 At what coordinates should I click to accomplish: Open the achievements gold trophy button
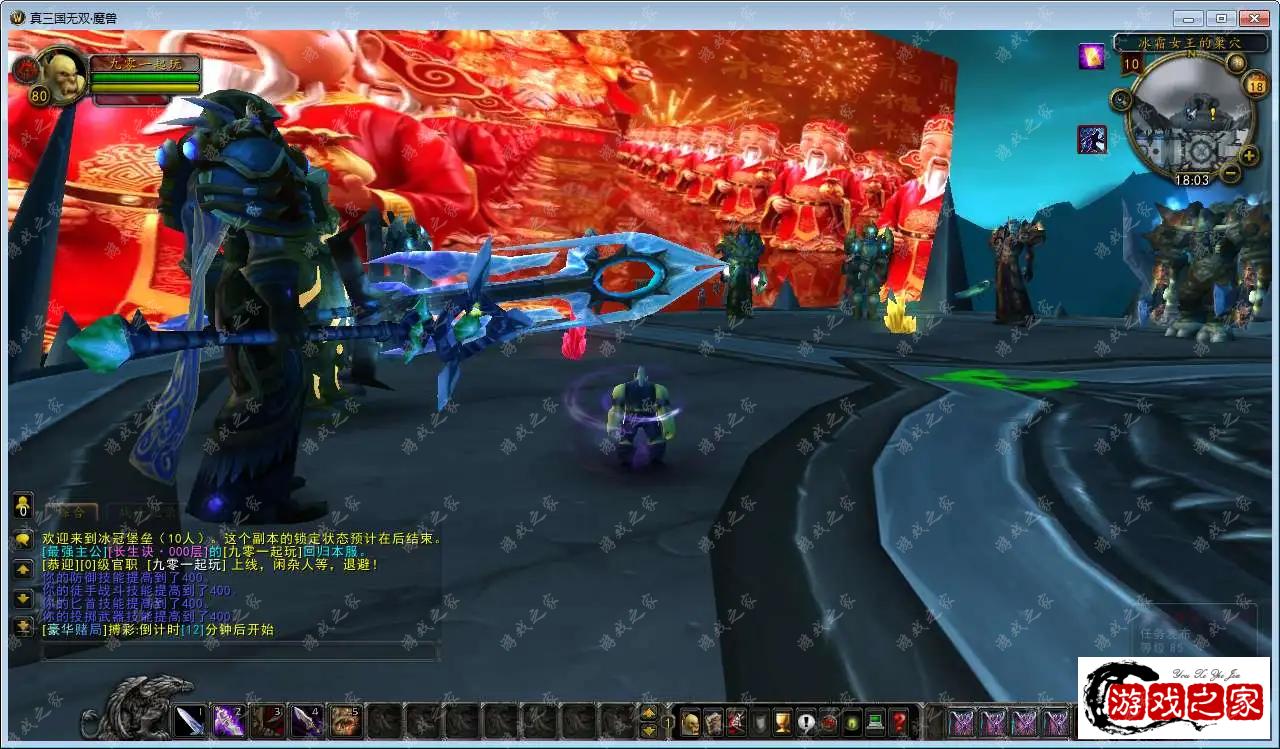(x=782, y=721)
